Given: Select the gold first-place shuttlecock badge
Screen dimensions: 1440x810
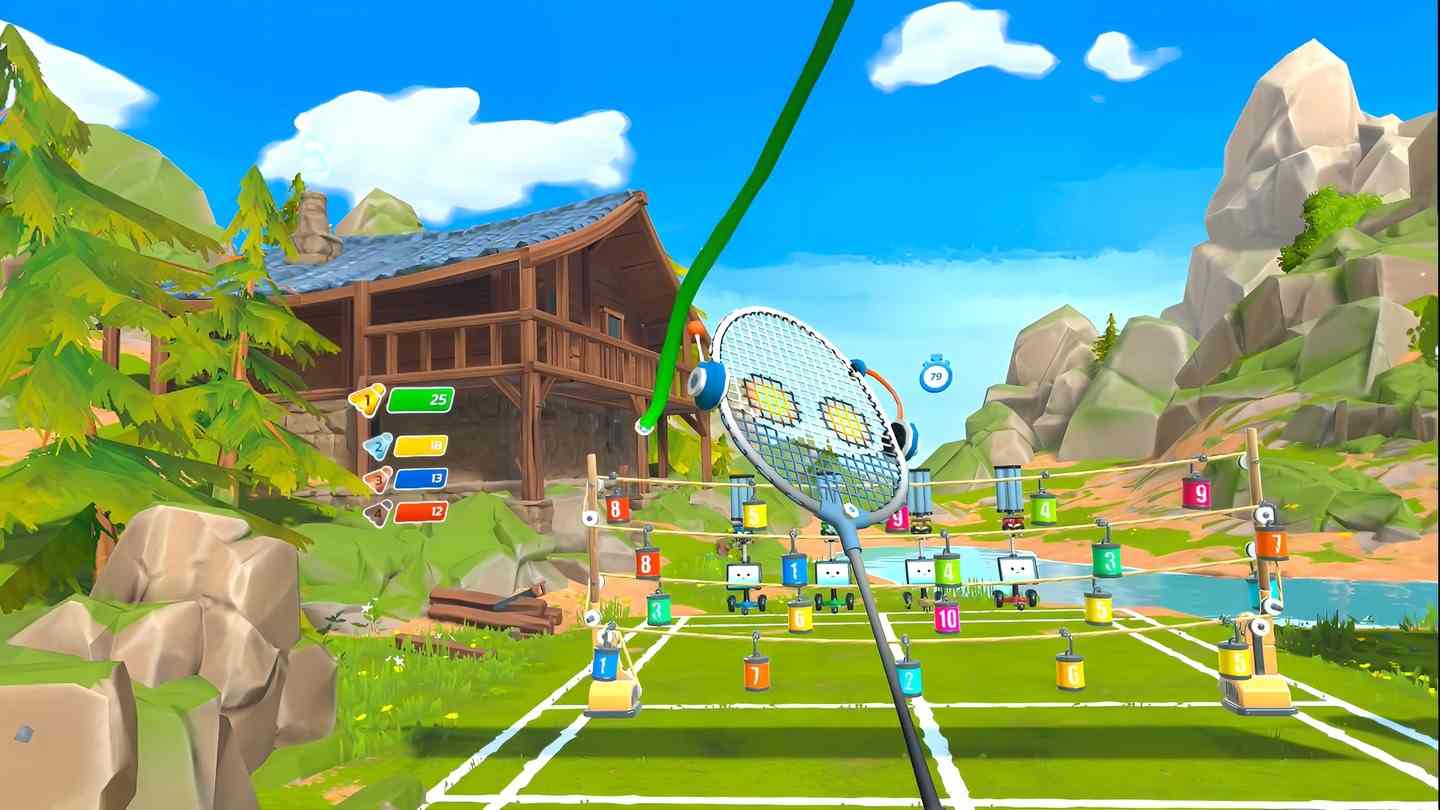Looking at the screenshot, I should (366, 396).
